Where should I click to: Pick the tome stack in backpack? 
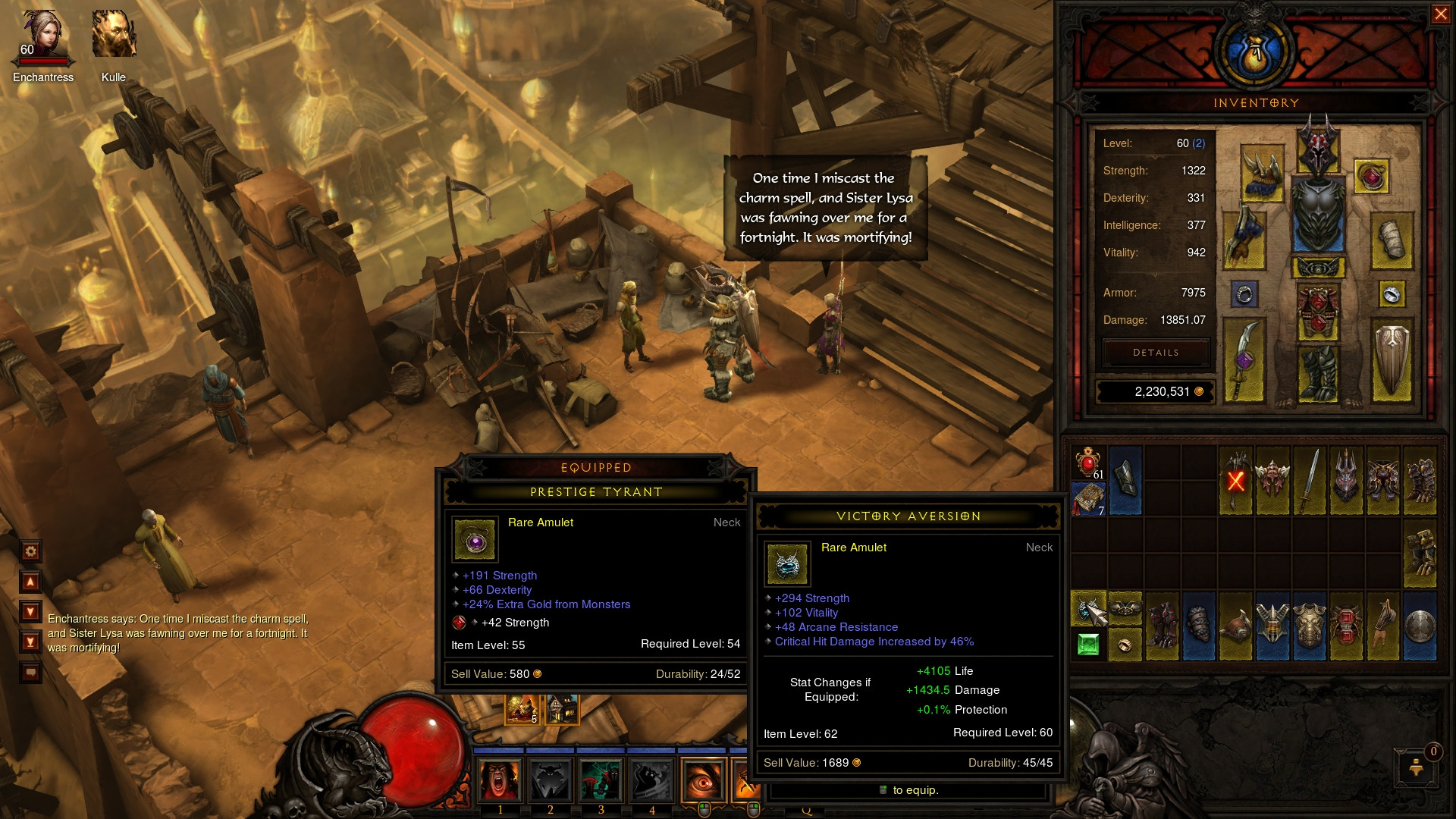click(1088, 499)
